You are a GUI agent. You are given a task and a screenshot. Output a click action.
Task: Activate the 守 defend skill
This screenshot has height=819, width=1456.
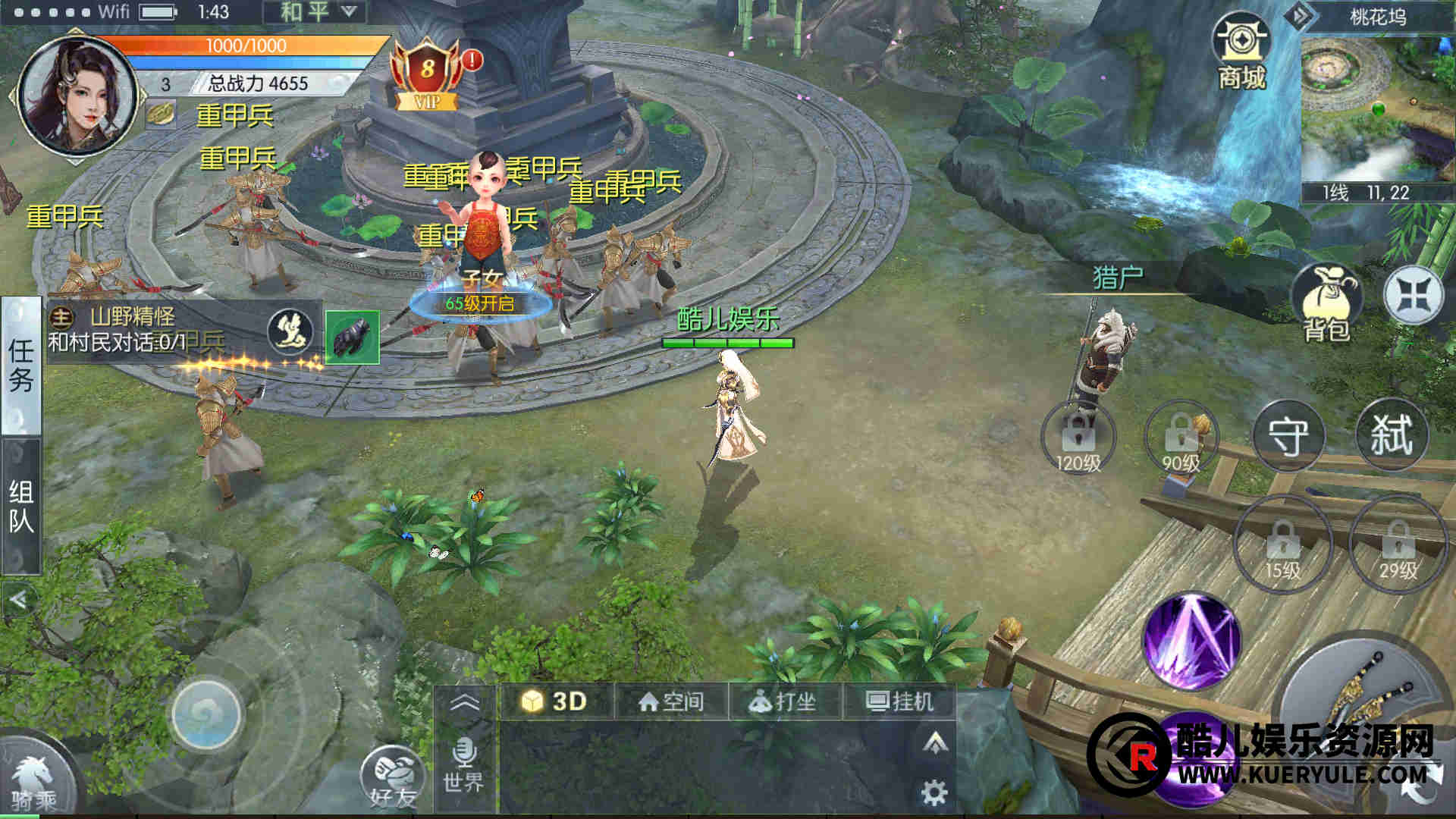point(1288,436)
